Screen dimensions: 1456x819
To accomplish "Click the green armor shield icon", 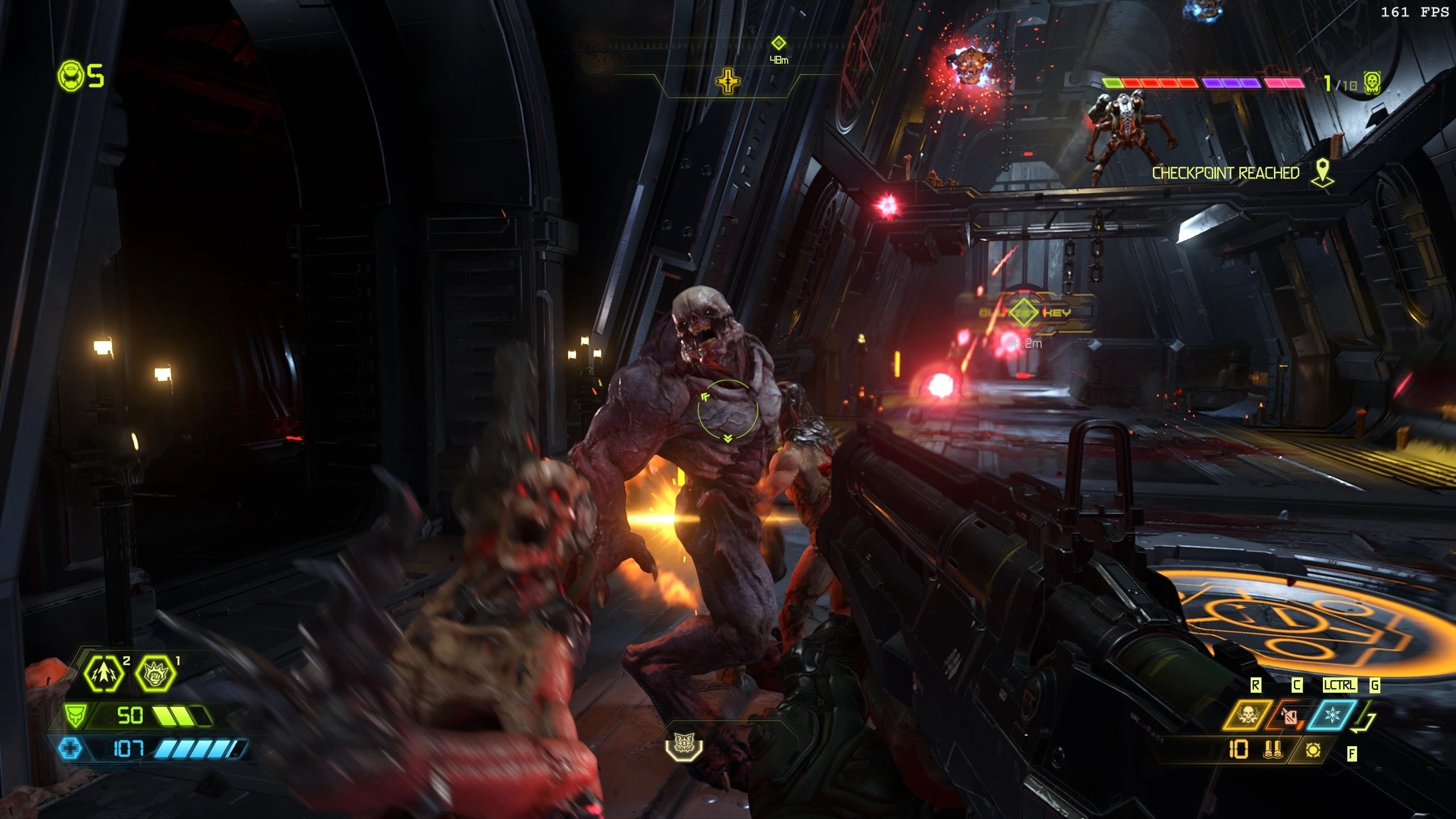I will tap(75, 715).
